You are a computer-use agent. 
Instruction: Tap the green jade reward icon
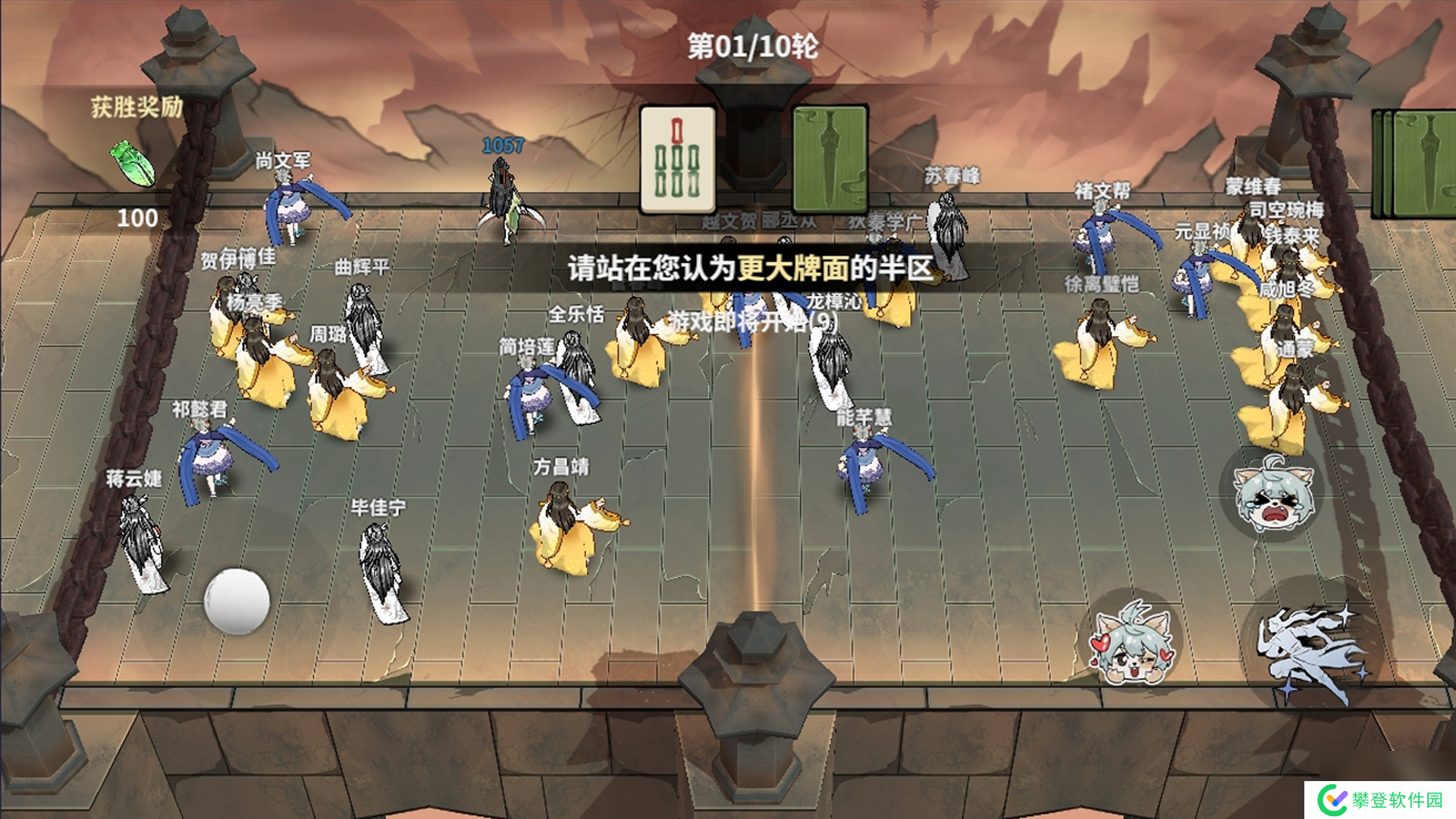133,163
